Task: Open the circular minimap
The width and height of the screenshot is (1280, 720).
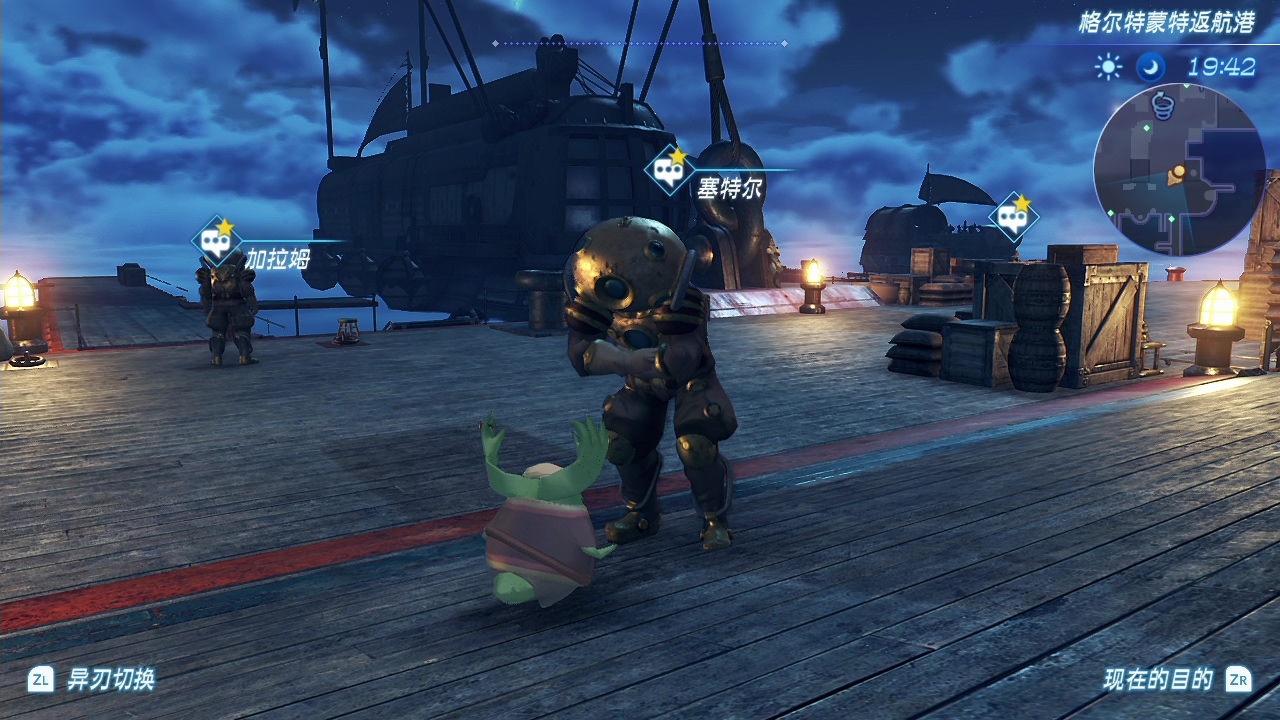Action: click(x=1179, y=170)
